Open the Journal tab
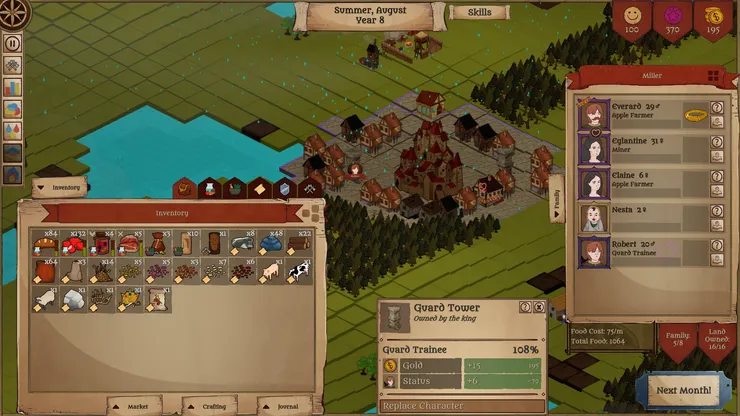This screenshot has width=740, height=416. [x=282, y=405]
